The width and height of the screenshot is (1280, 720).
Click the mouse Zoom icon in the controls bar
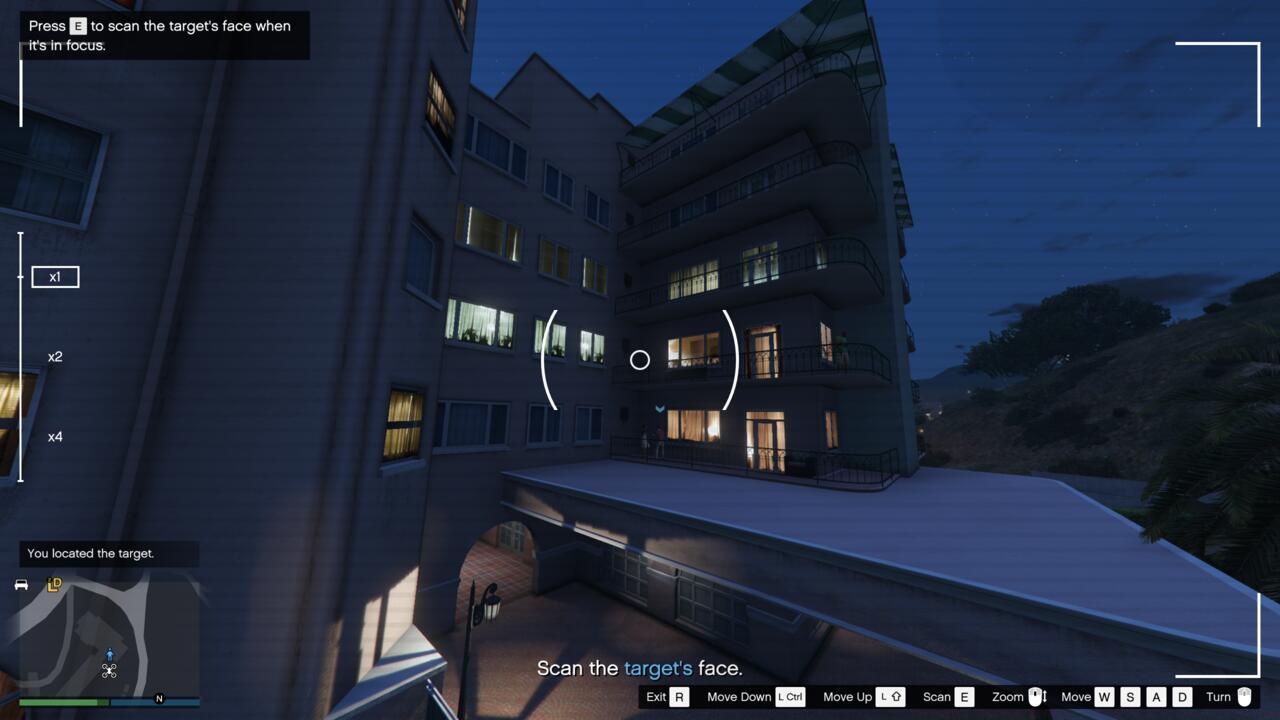(x=1037, y=696)
